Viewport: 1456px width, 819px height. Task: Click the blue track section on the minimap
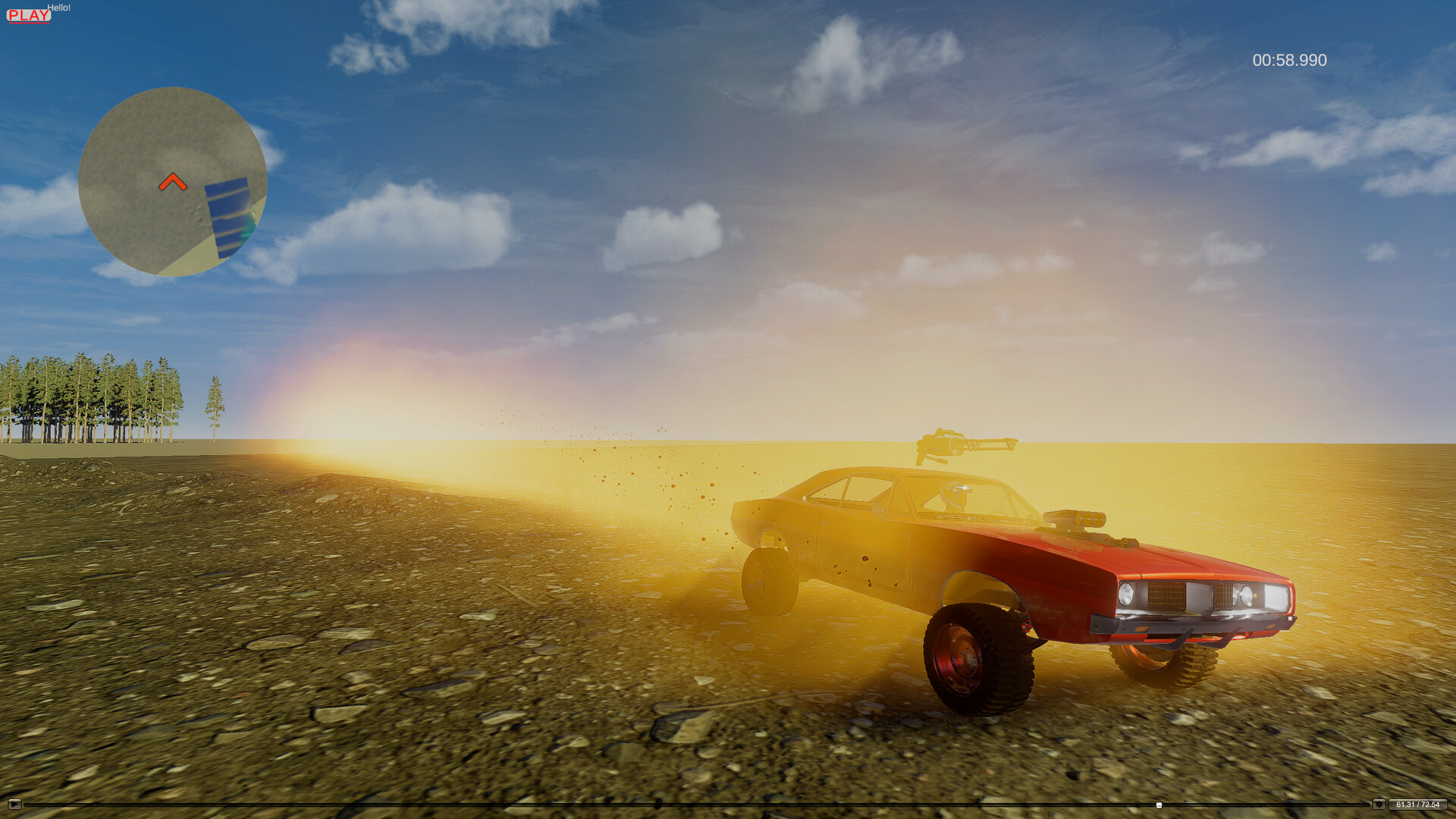tap(229, 216)
